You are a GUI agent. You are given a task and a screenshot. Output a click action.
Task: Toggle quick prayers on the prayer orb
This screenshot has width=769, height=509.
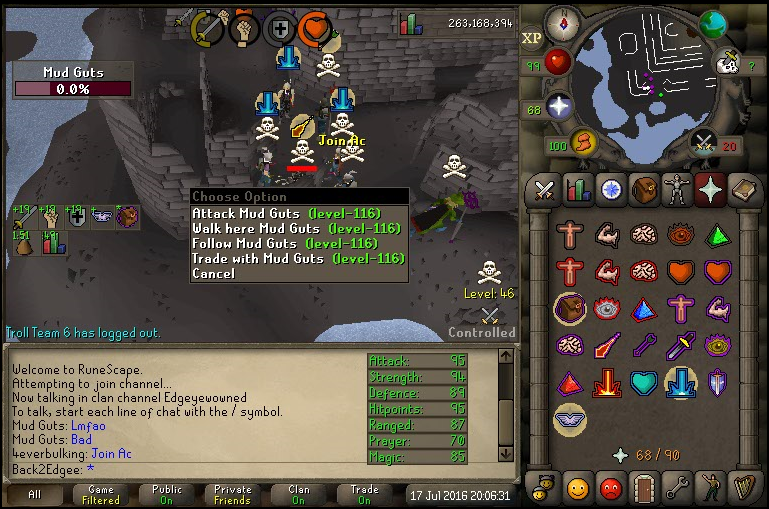[x=559, y=108]
